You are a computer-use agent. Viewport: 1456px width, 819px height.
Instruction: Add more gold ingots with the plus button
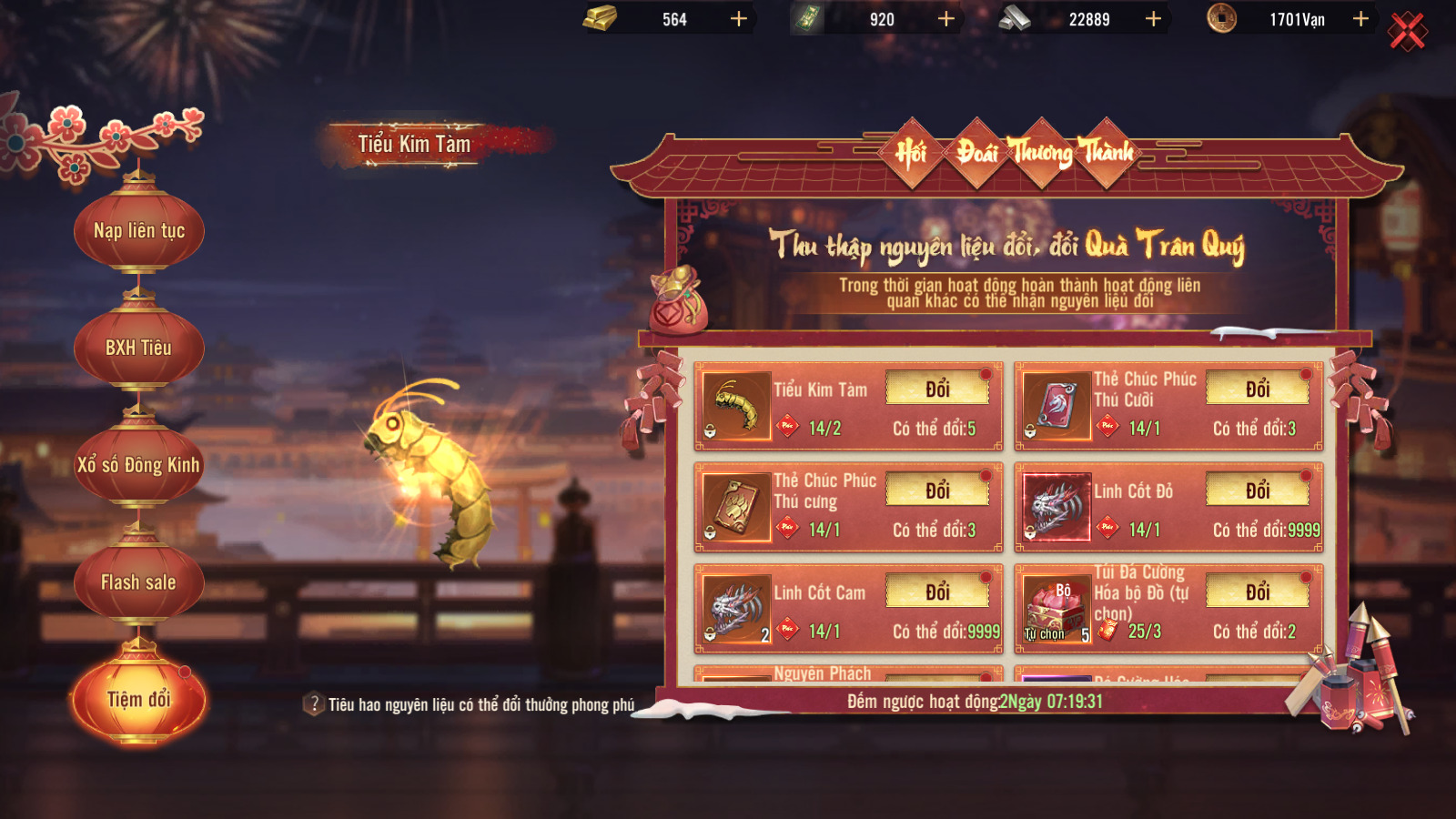tap(739, 19)
